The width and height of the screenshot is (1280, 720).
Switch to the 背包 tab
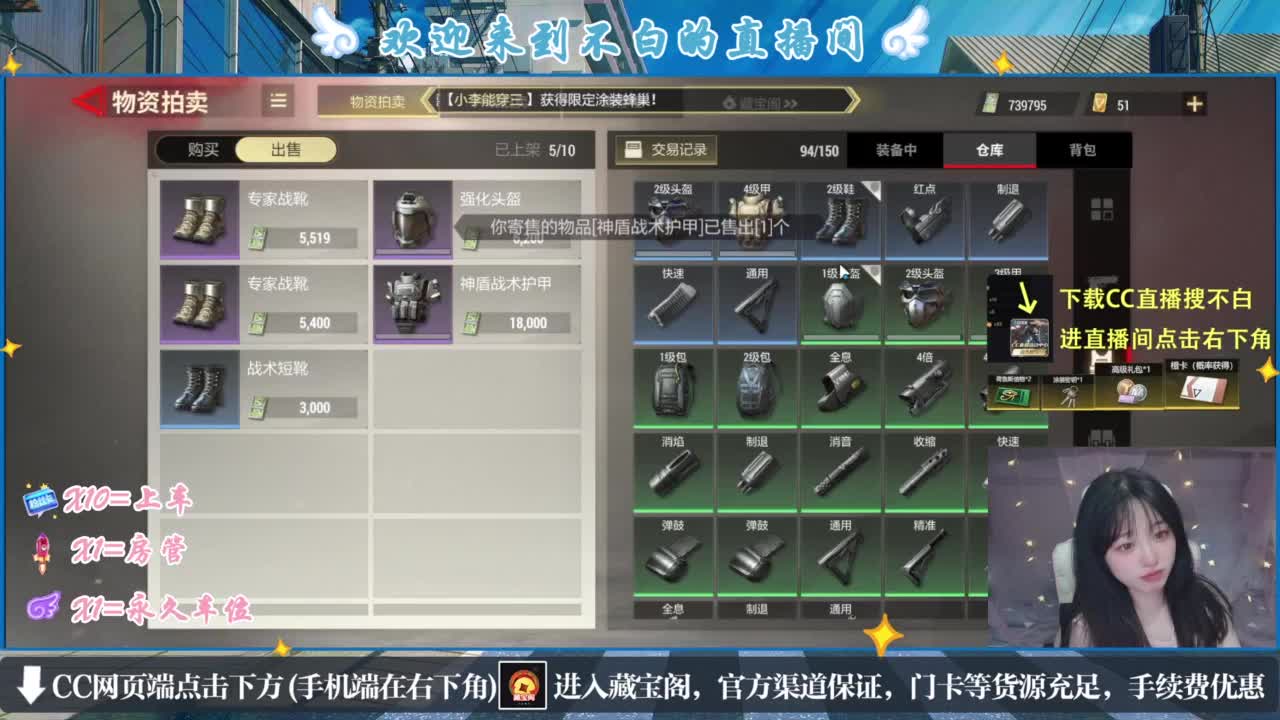[x=1086, y=150]
